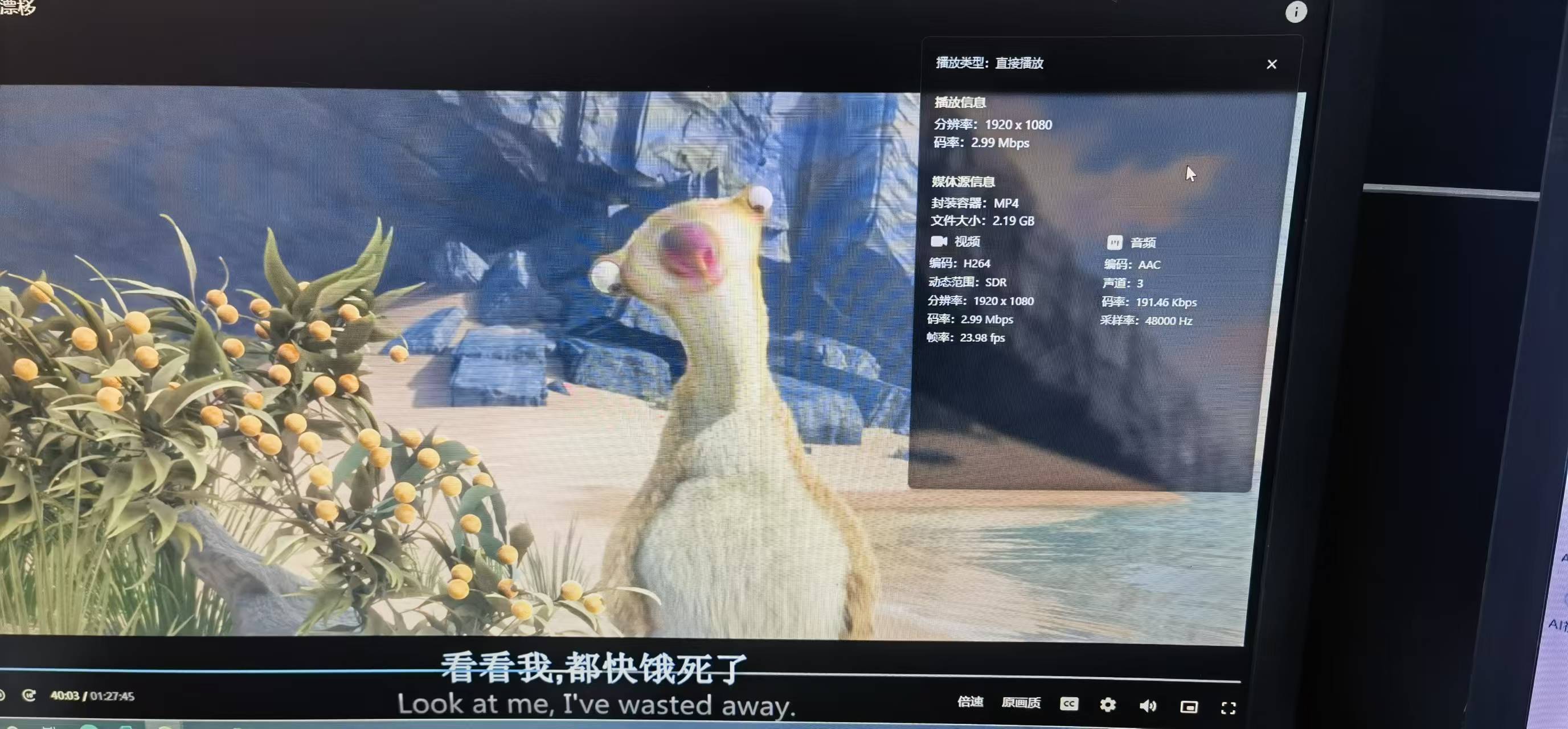Screen dimensions: 1568x729
Task: Click the video camera icon next to 视频
Action: 938,241
